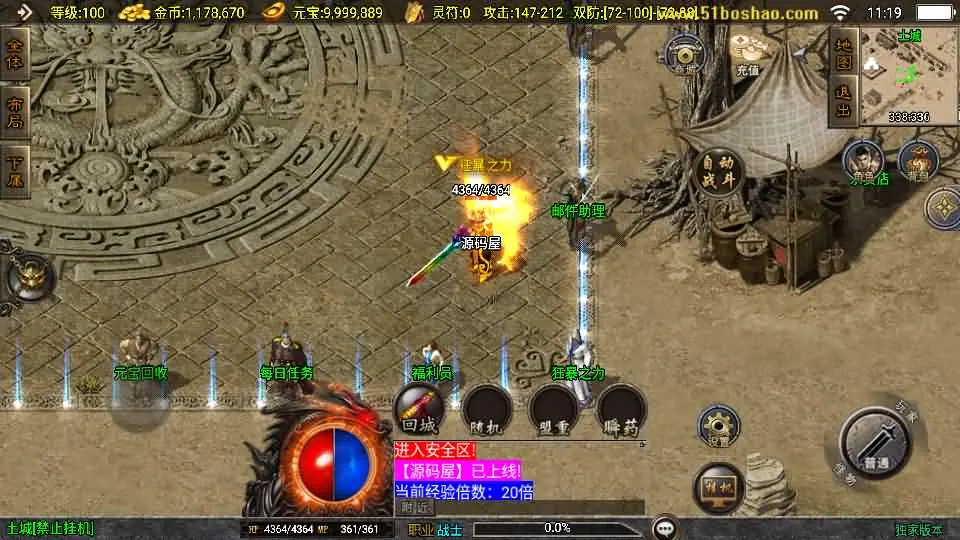Screen dimensions: 960x540
Task: Tap the 普通 sword attack button
Action: coord(876,443)
